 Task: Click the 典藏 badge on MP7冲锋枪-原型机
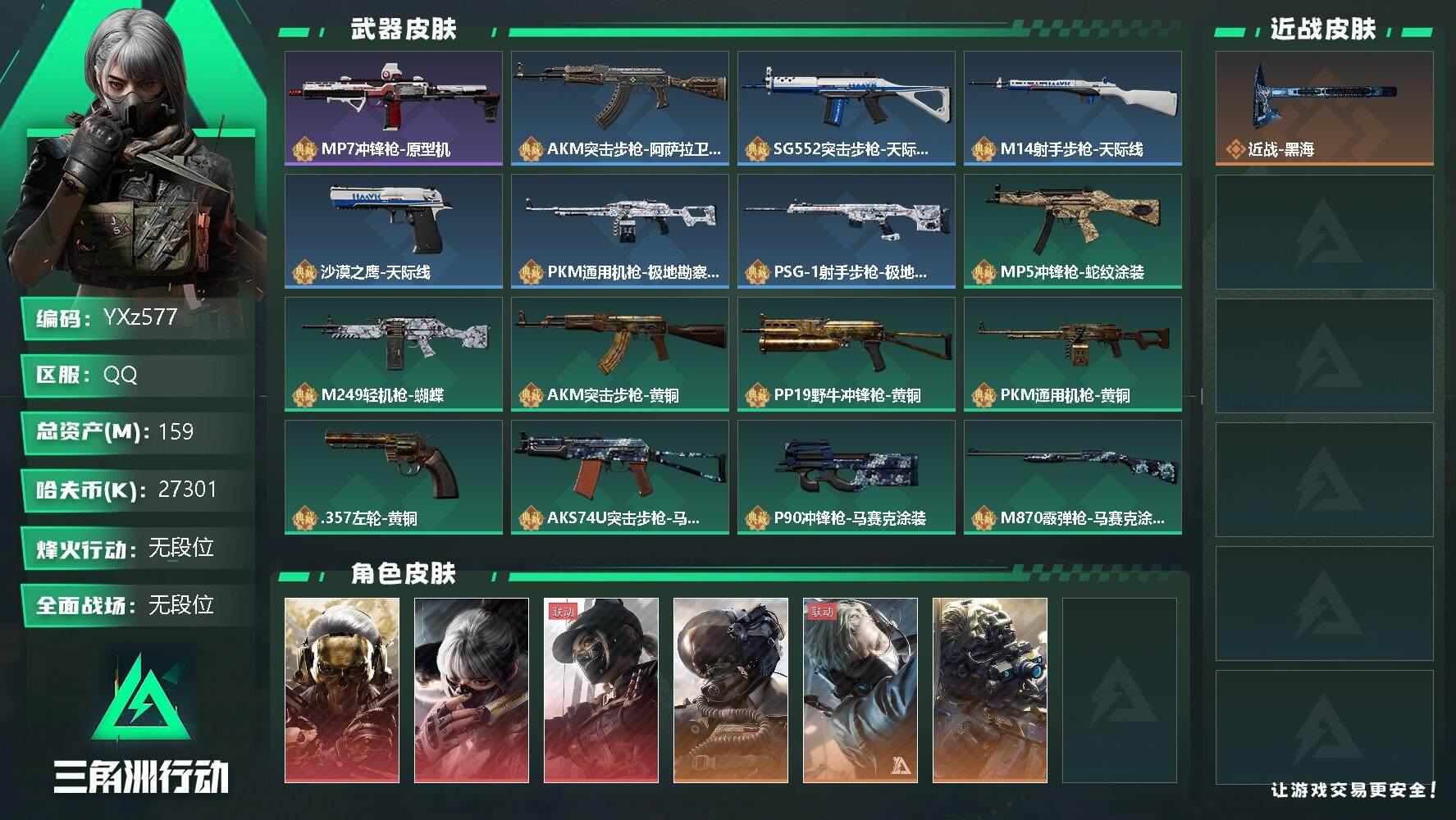[304, 150]
